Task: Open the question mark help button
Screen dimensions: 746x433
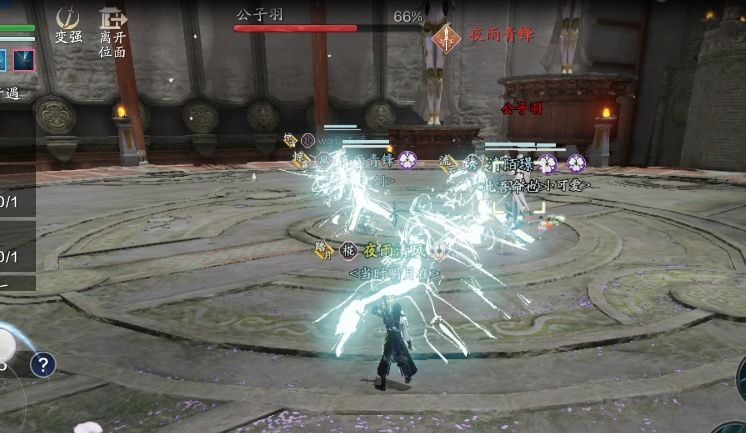Action: point(42,365)
